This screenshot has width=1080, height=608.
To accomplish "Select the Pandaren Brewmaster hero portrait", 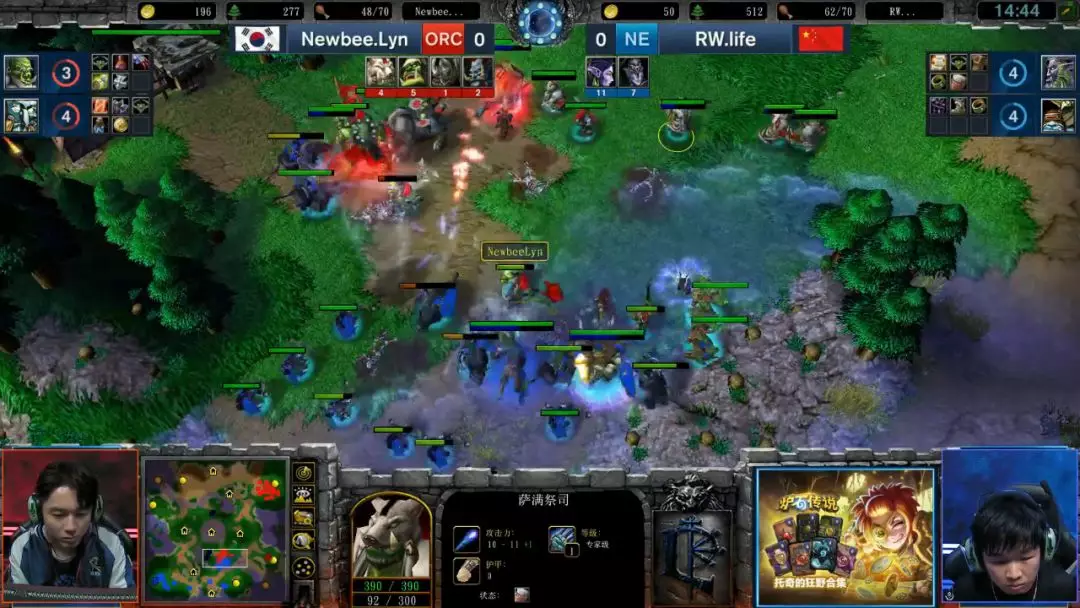I will [1058, 115].
